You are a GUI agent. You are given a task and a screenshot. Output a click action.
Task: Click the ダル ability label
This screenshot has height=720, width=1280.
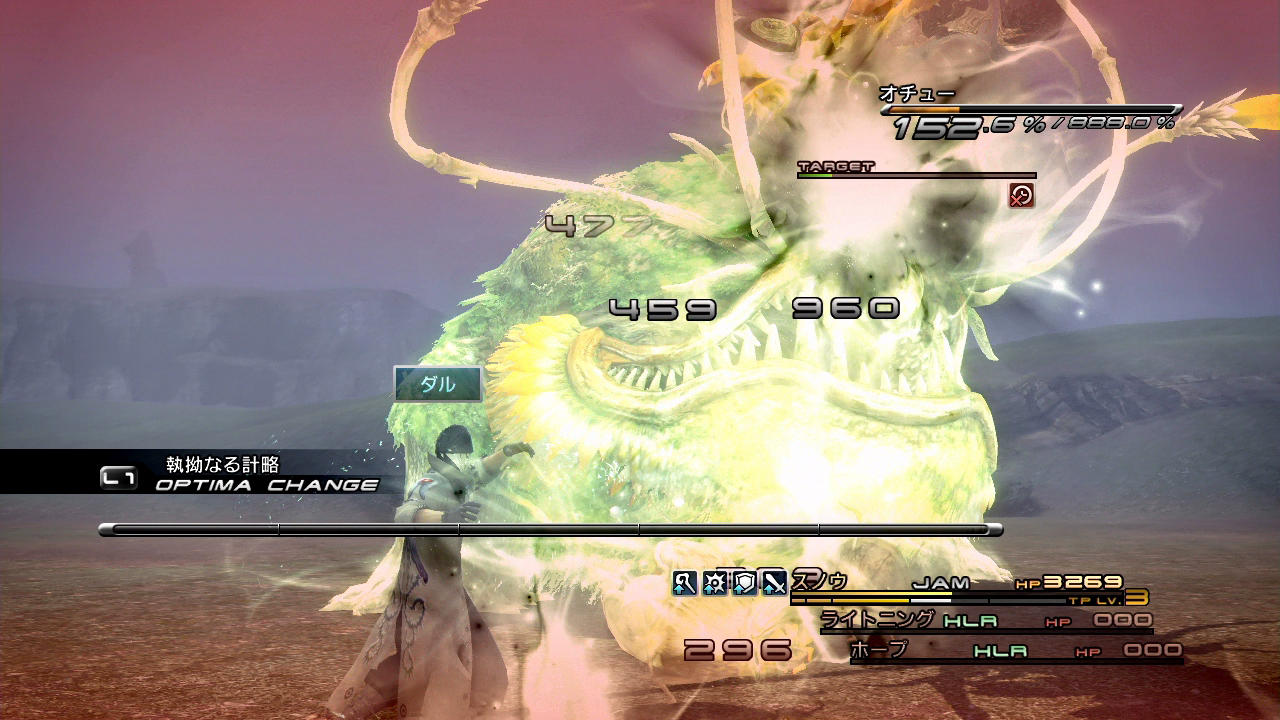click(x=438, y=384)
